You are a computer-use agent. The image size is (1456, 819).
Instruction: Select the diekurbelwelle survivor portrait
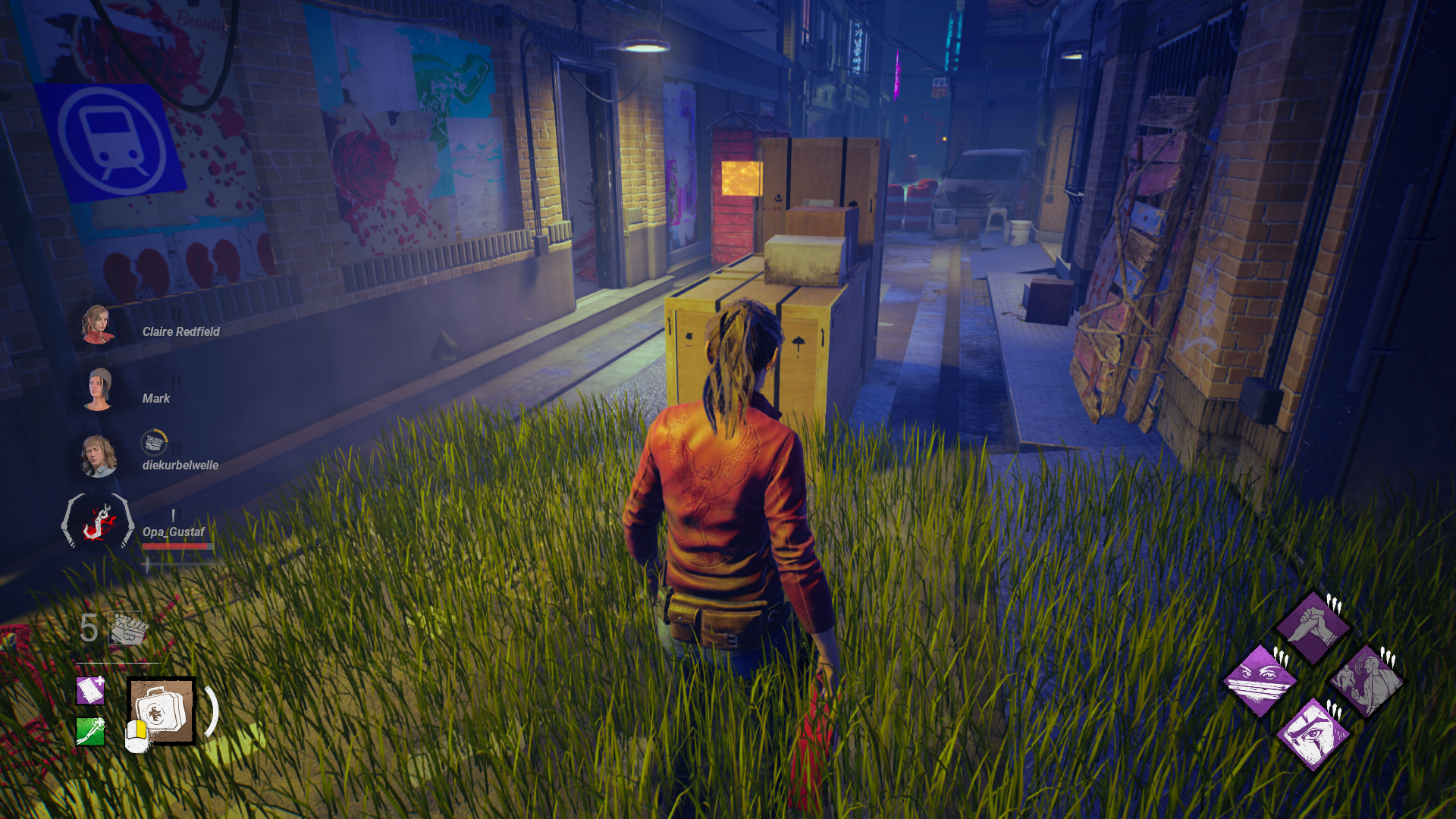point(98,457)
